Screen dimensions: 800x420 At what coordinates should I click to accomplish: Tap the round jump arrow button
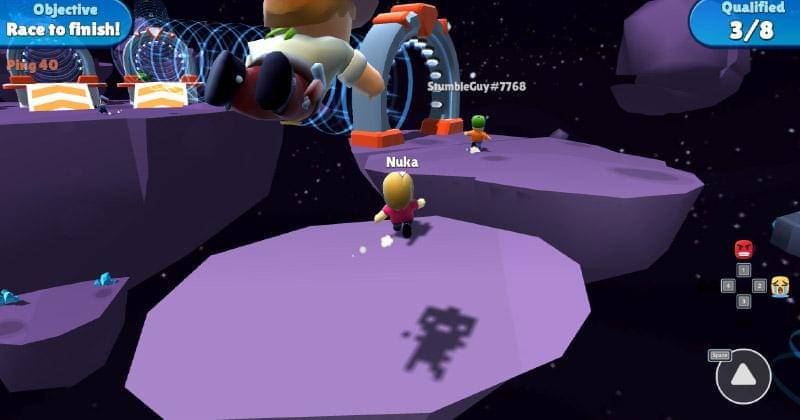coord(743,377)
